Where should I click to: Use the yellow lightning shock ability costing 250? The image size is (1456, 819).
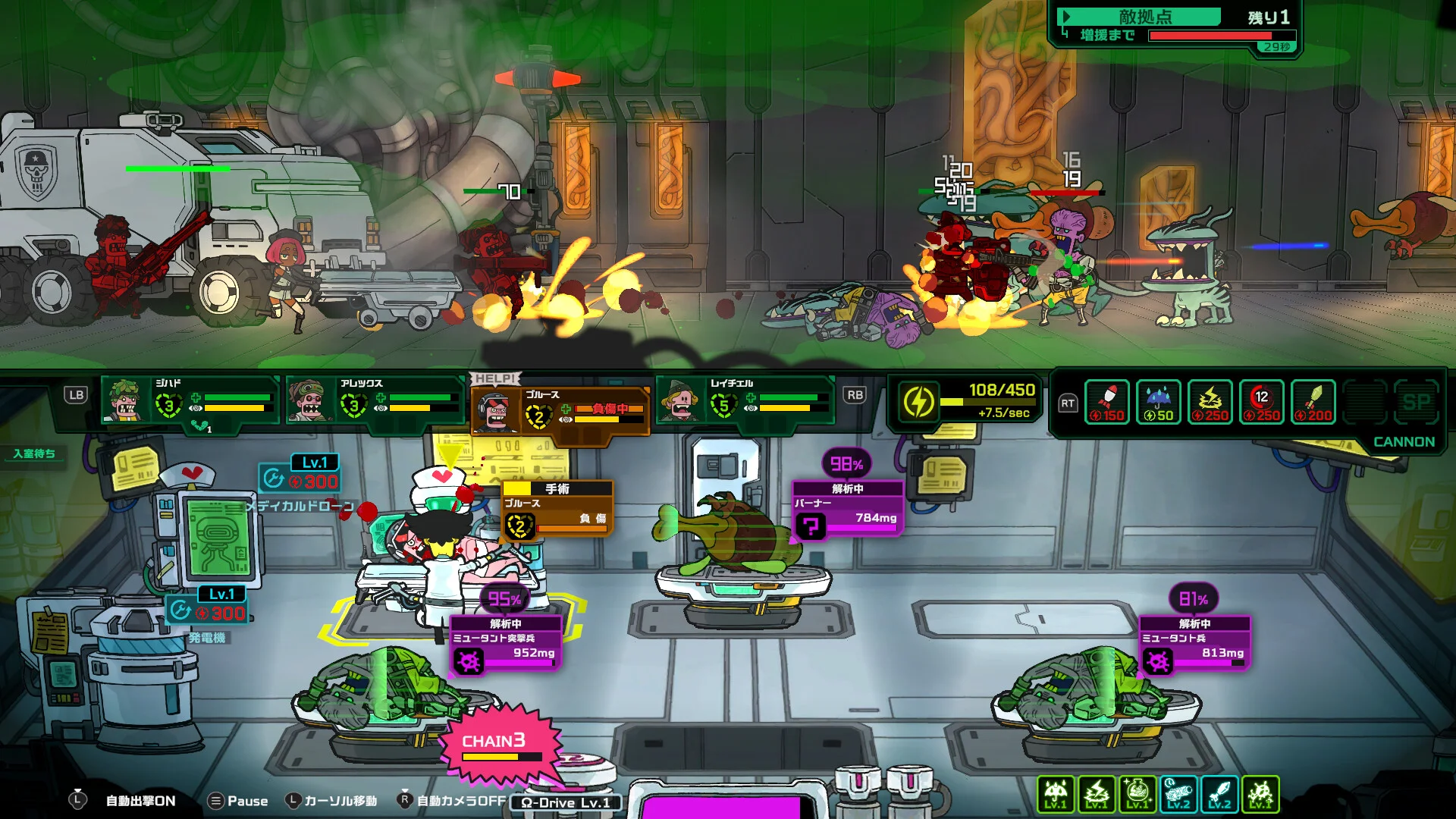click(x=1210, y=402)
